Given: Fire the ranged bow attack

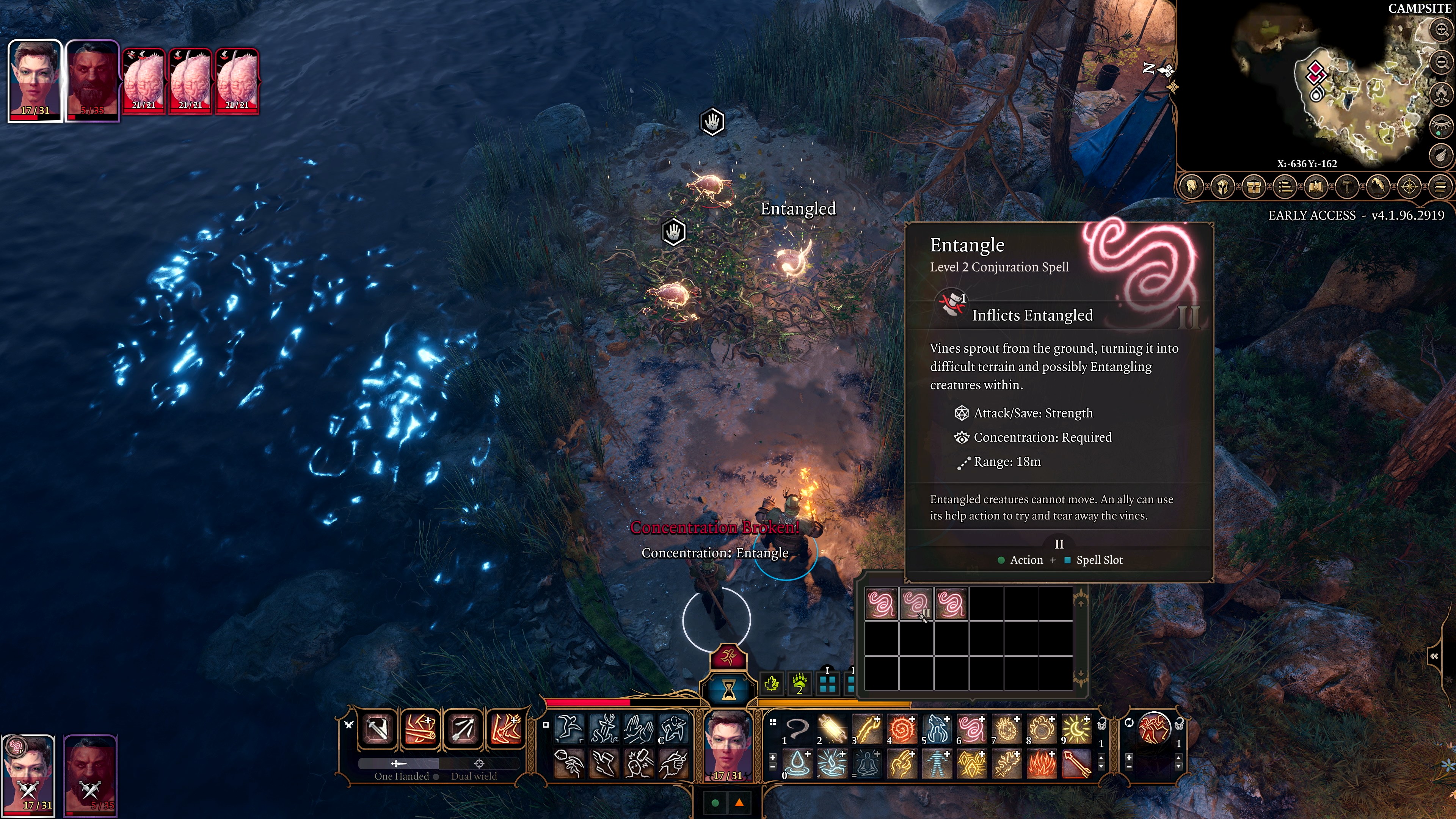Looking at the screenshot, I should point(463,728).
